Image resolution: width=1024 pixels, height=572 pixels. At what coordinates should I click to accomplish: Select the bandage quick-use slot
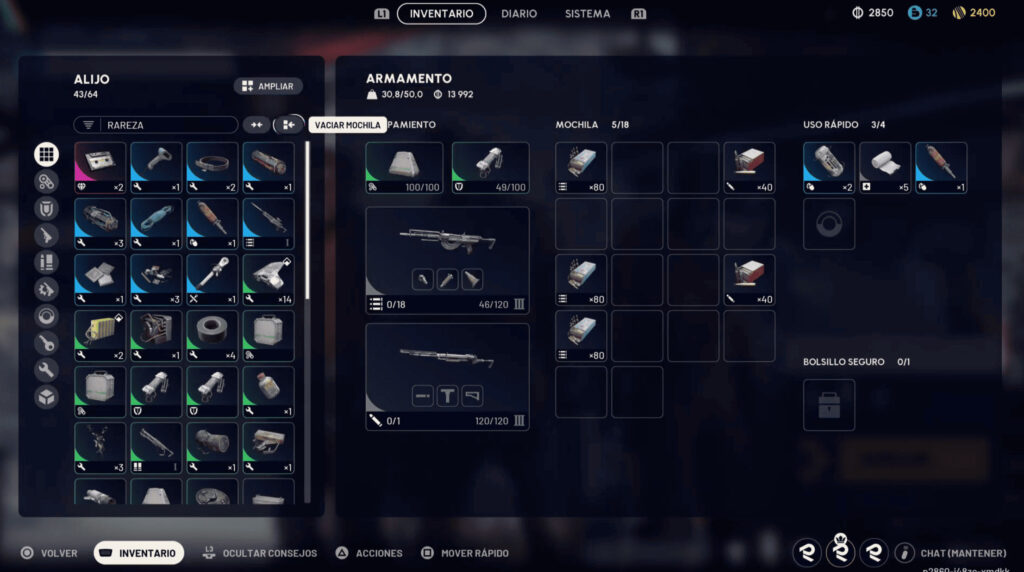(885, 168)
